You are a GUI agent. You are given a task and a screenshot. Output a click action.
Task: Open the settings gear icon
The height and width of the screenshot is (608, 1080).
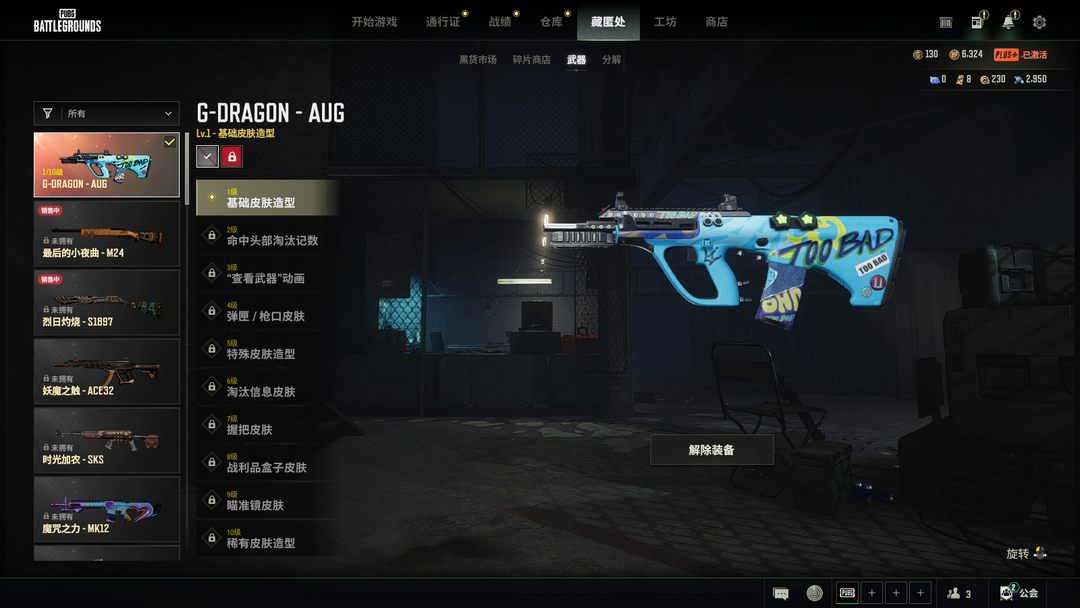pyautogui.click(x=1039, y=22)
